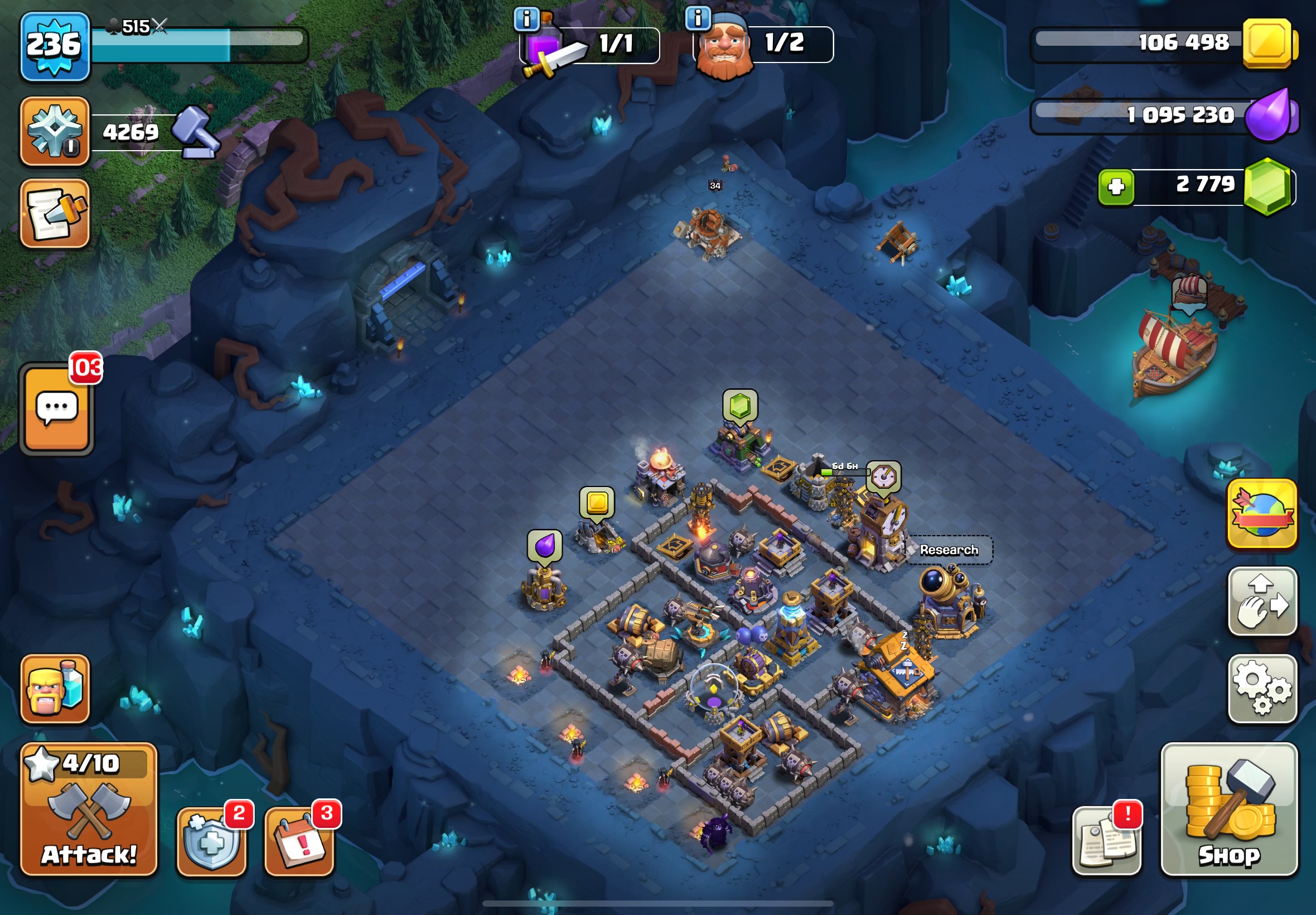
Task: Open the globe with arrow button
Action: pos(1262,514)
